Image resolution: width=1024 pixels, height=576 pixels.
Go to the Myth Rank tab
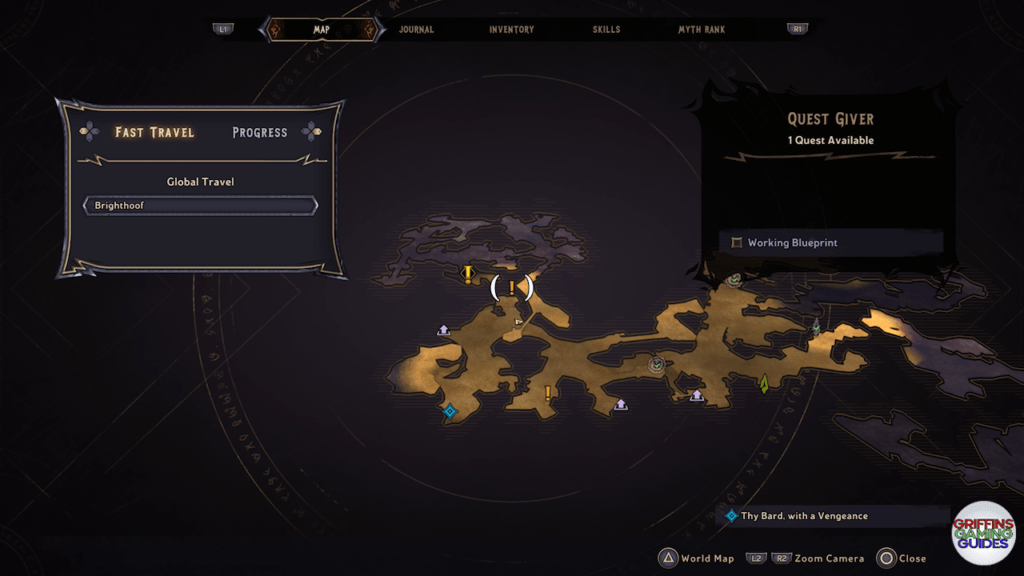tap(703, 30)
